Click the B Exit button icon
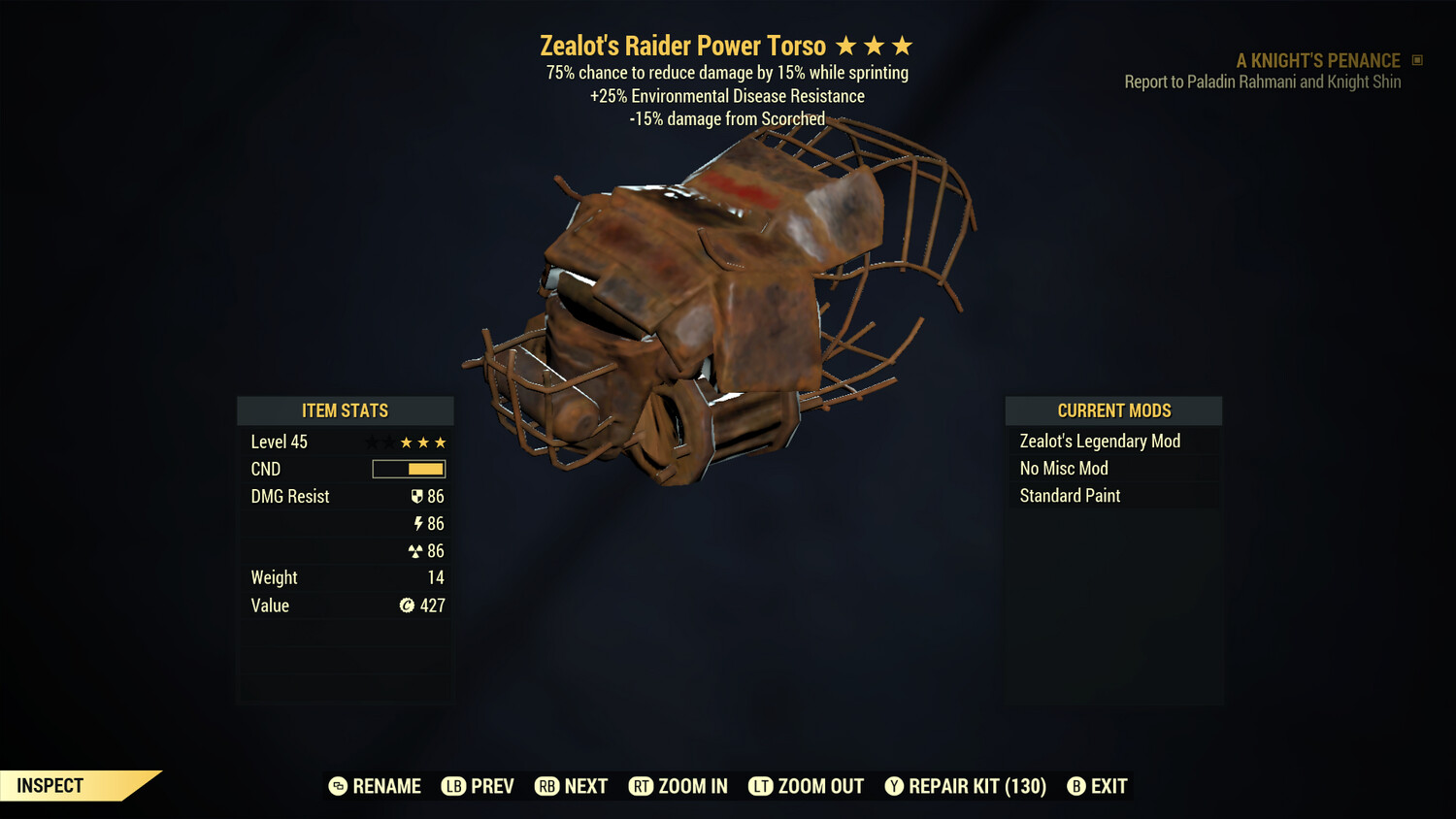This screenshot has width=1456, height=819. tap(1075, 786)
